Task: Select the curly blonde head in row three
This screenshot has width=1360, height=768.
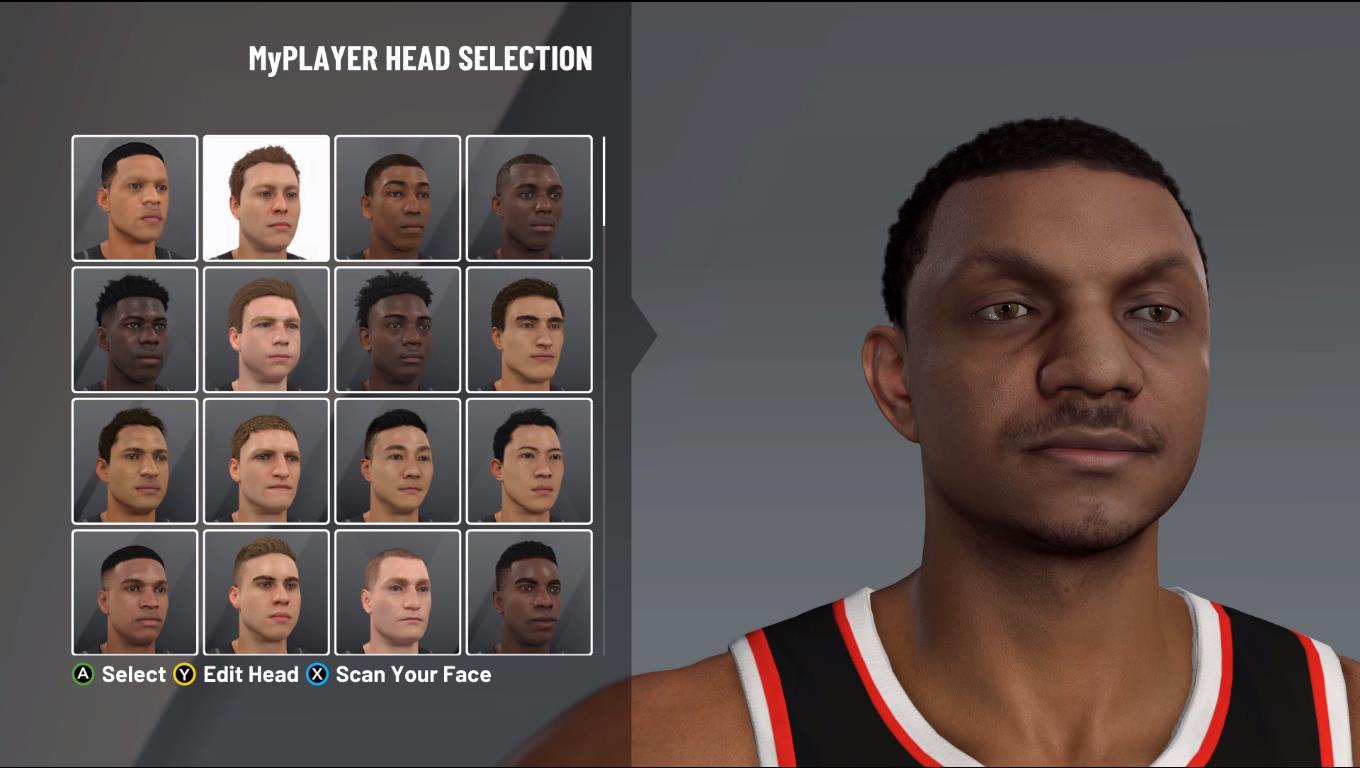Action: pos(265,461)
